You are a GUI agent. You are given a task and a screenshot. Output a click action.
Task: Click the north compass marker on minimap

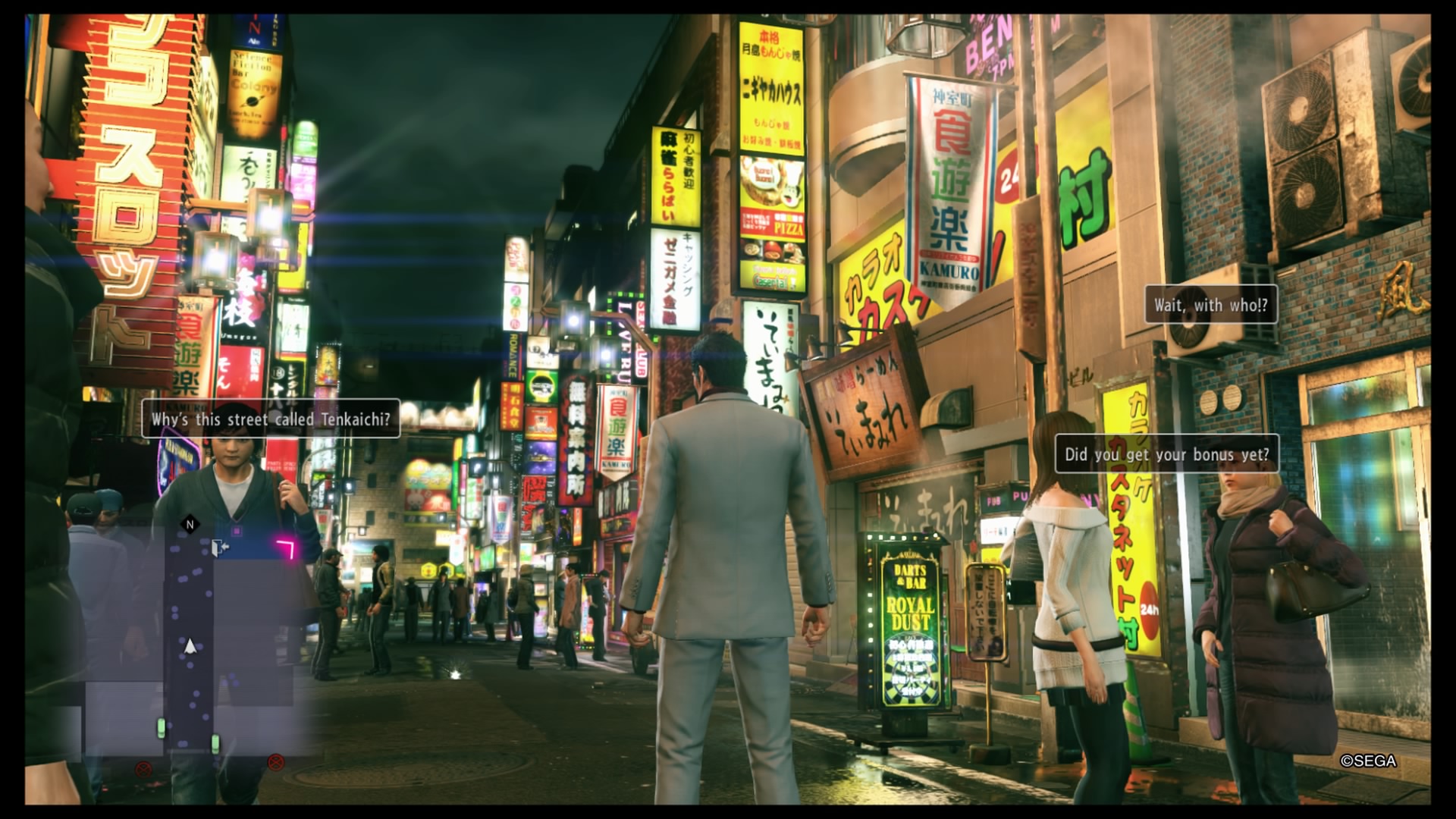[x=190, y=524]
